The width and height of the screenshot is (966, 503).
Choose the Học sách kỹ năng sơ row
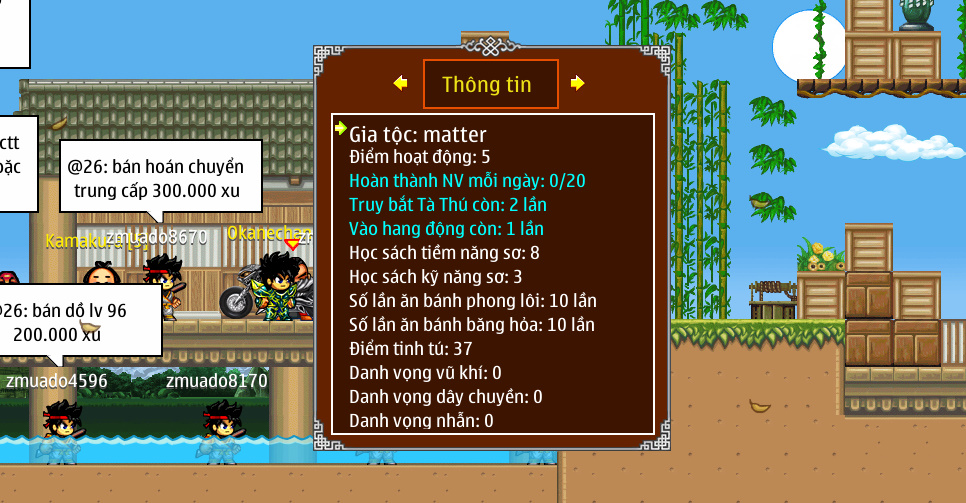click(x=436, y=276)
